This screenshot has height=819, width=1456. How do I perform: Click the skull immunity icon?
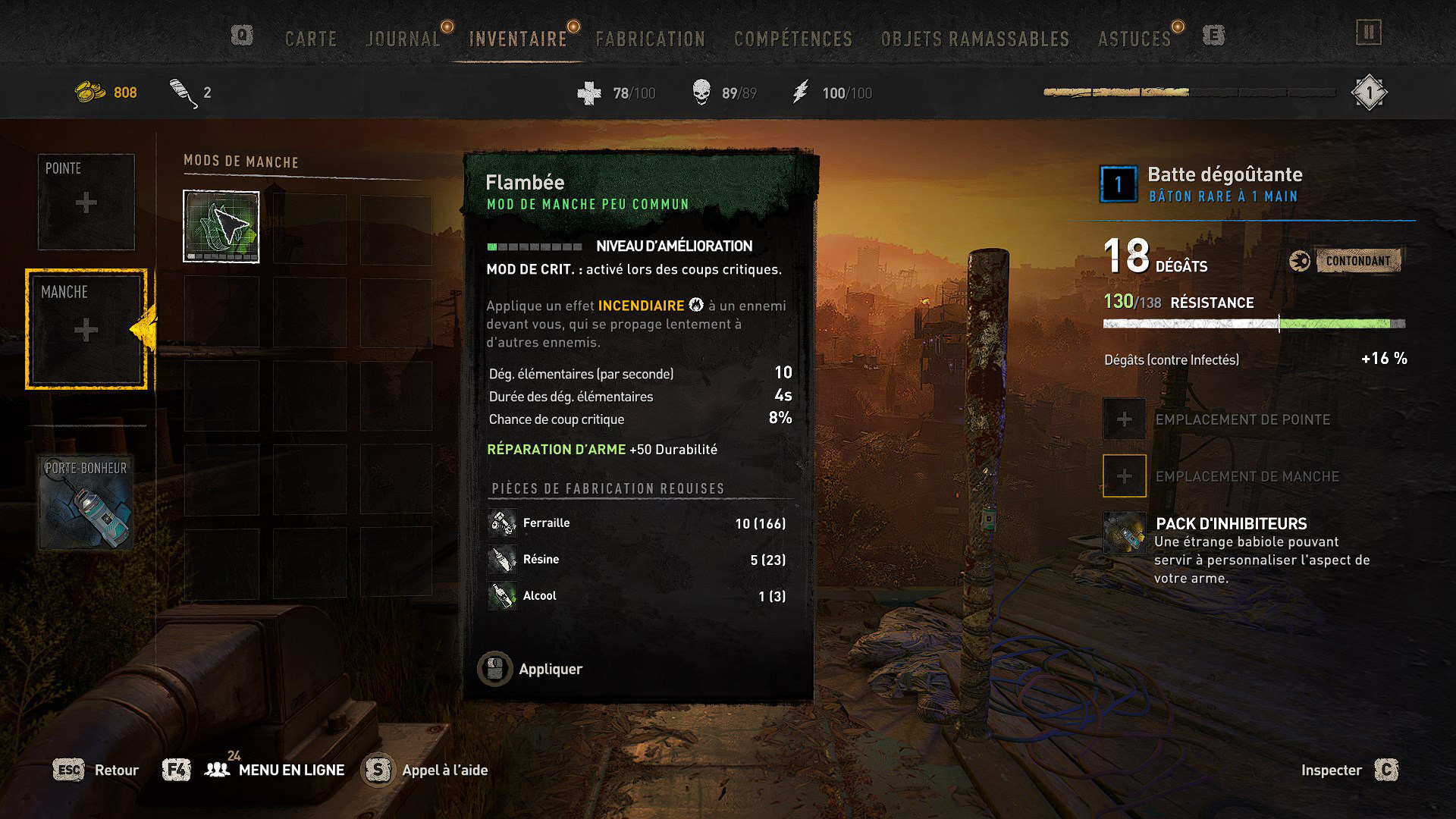[701, 93]
